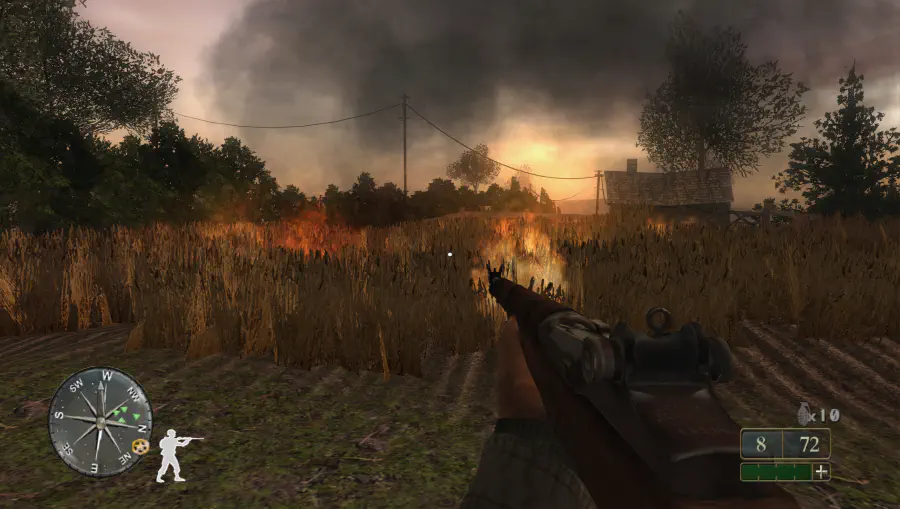Screen dimensions: 900x509
Task: Click the gold star objective marker on compass
Action: [140, 445]
